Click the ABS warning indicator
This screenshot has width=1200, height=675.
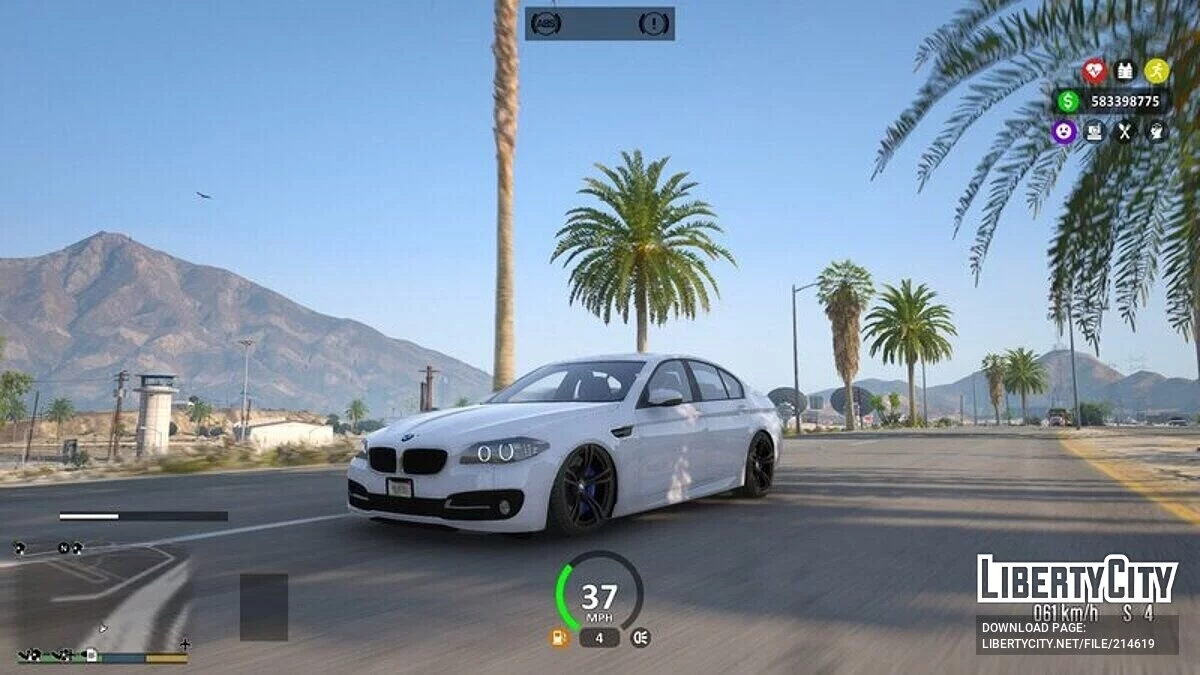coord(546,23)
